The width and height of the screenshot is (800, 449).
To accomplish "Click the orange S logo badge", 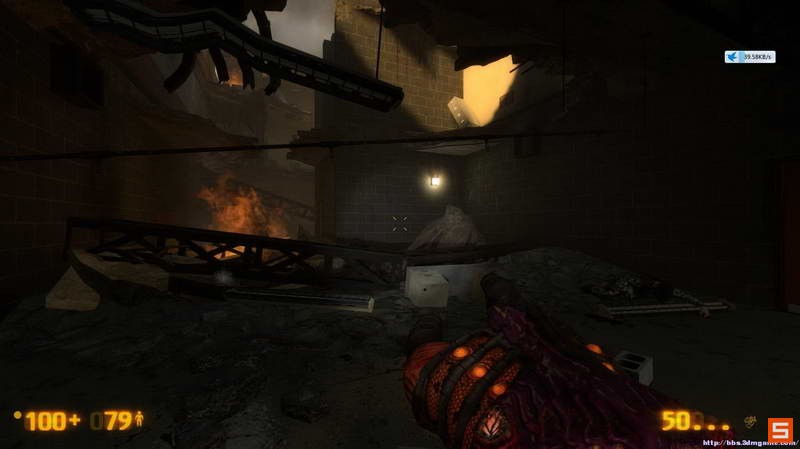I will point(779,429).
